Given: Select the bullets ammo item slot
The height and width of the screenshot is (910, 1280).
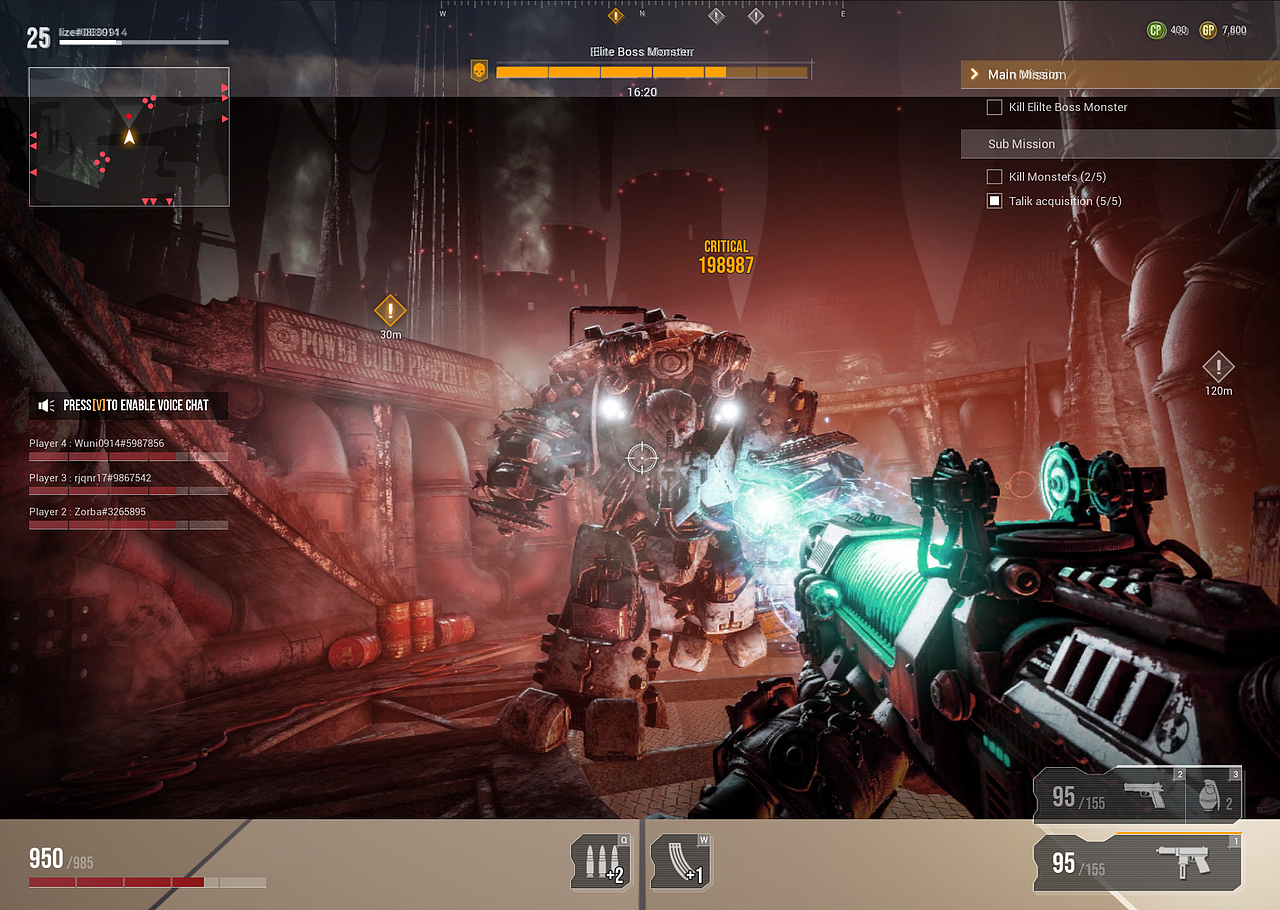Looking at the screenshot, I should click(x=601, y=862).
